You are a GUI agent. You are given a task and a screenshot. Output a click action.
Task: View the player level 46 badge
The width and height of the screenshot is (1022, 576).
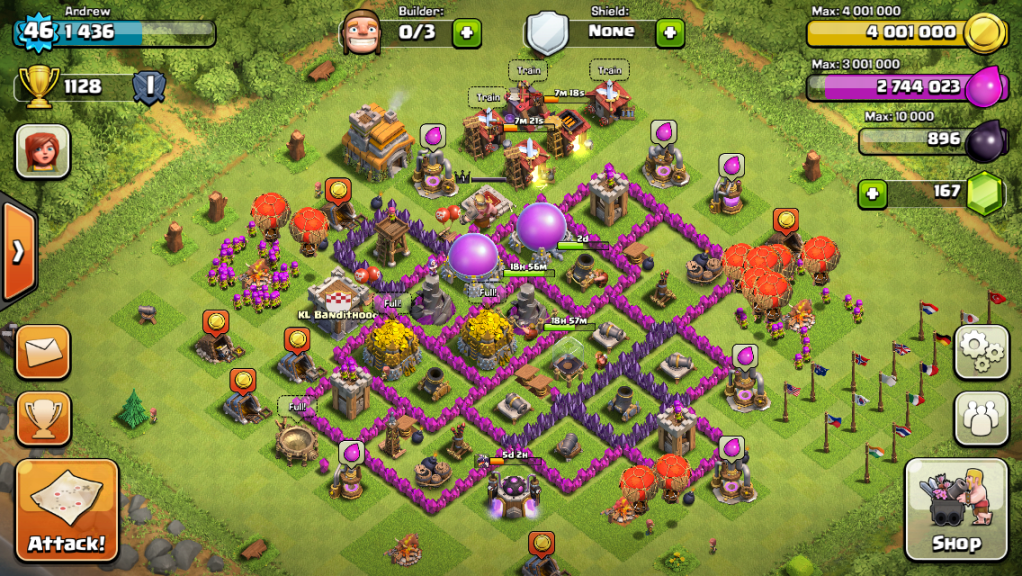37,30
